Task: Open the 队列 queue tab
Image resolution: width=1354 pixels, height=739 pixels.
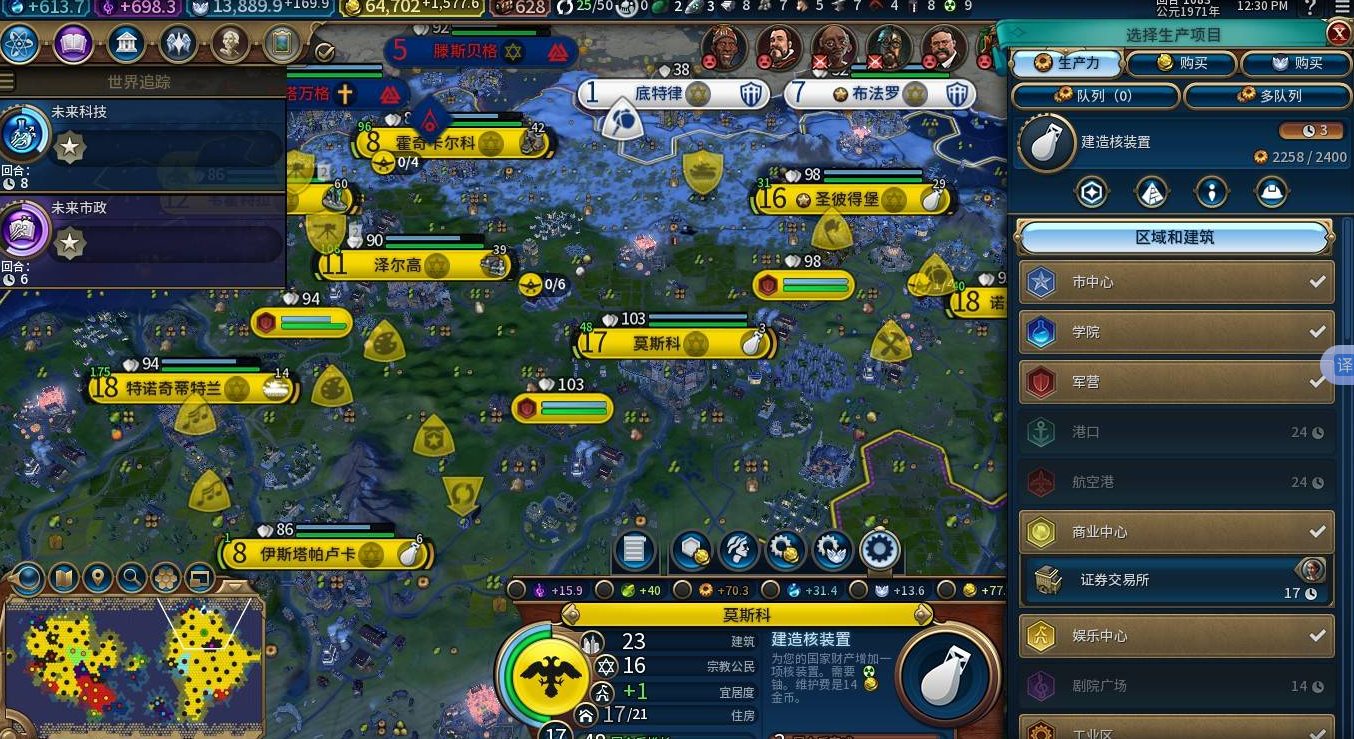Action: point(1095,96)
